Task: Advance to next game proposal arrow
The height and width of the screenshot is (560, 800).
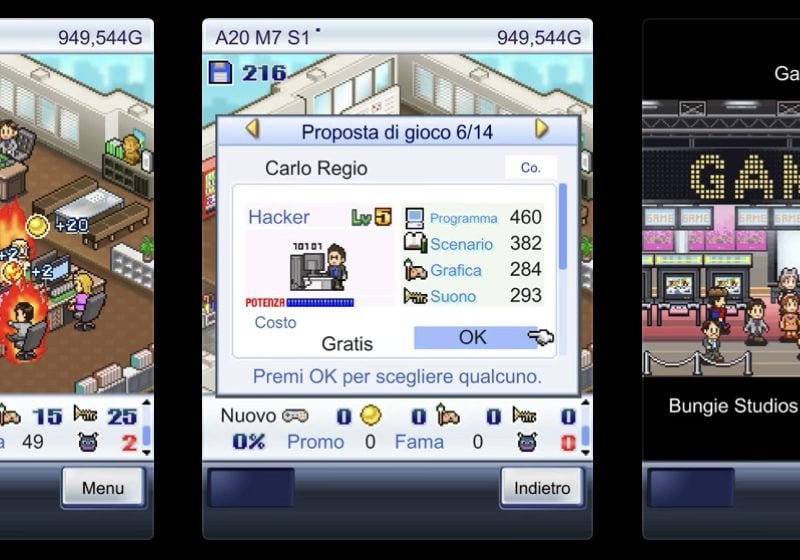Action: (x=542, y=129)
